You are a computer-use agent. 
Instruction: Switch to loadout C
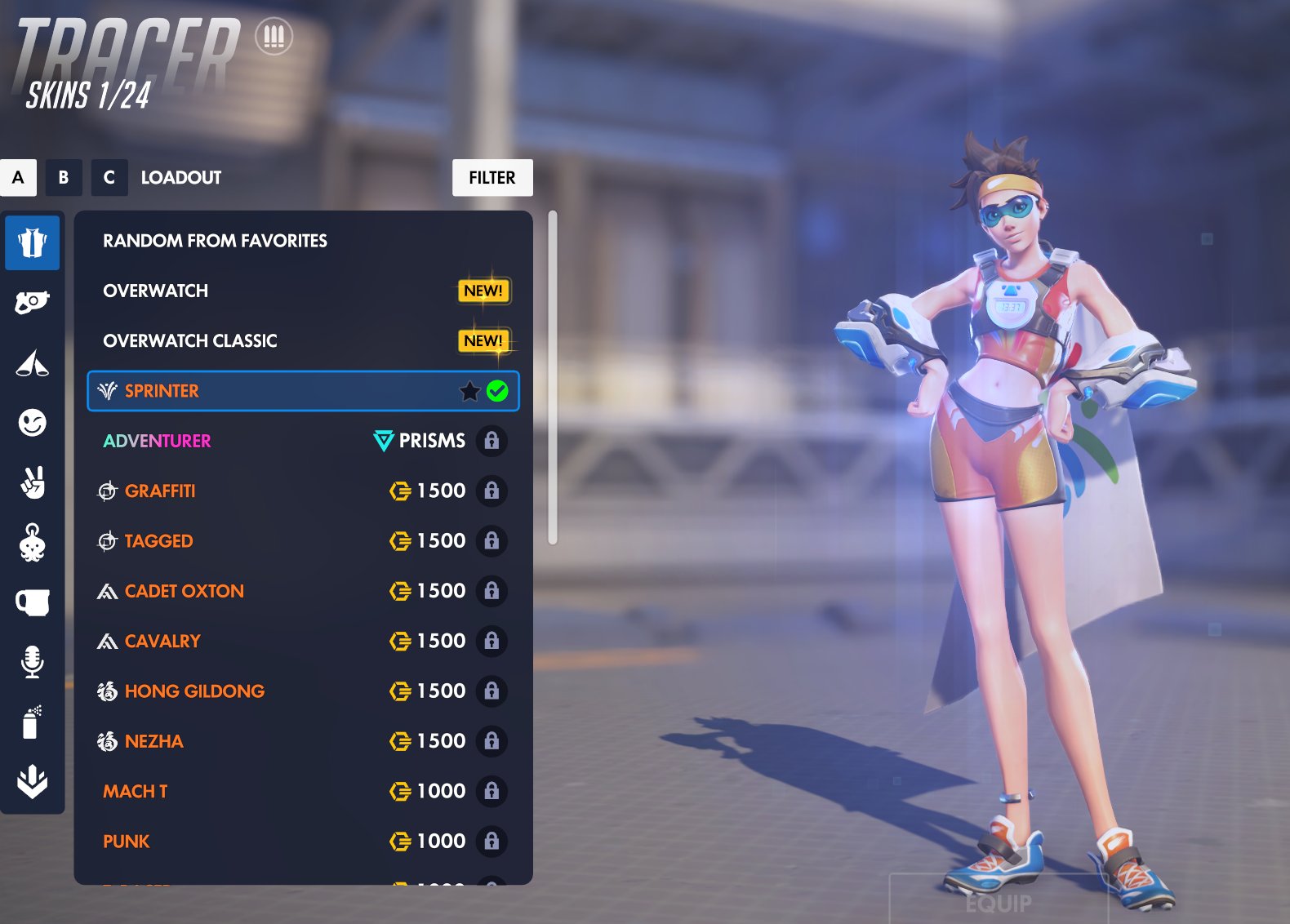[x=109, y=178]
